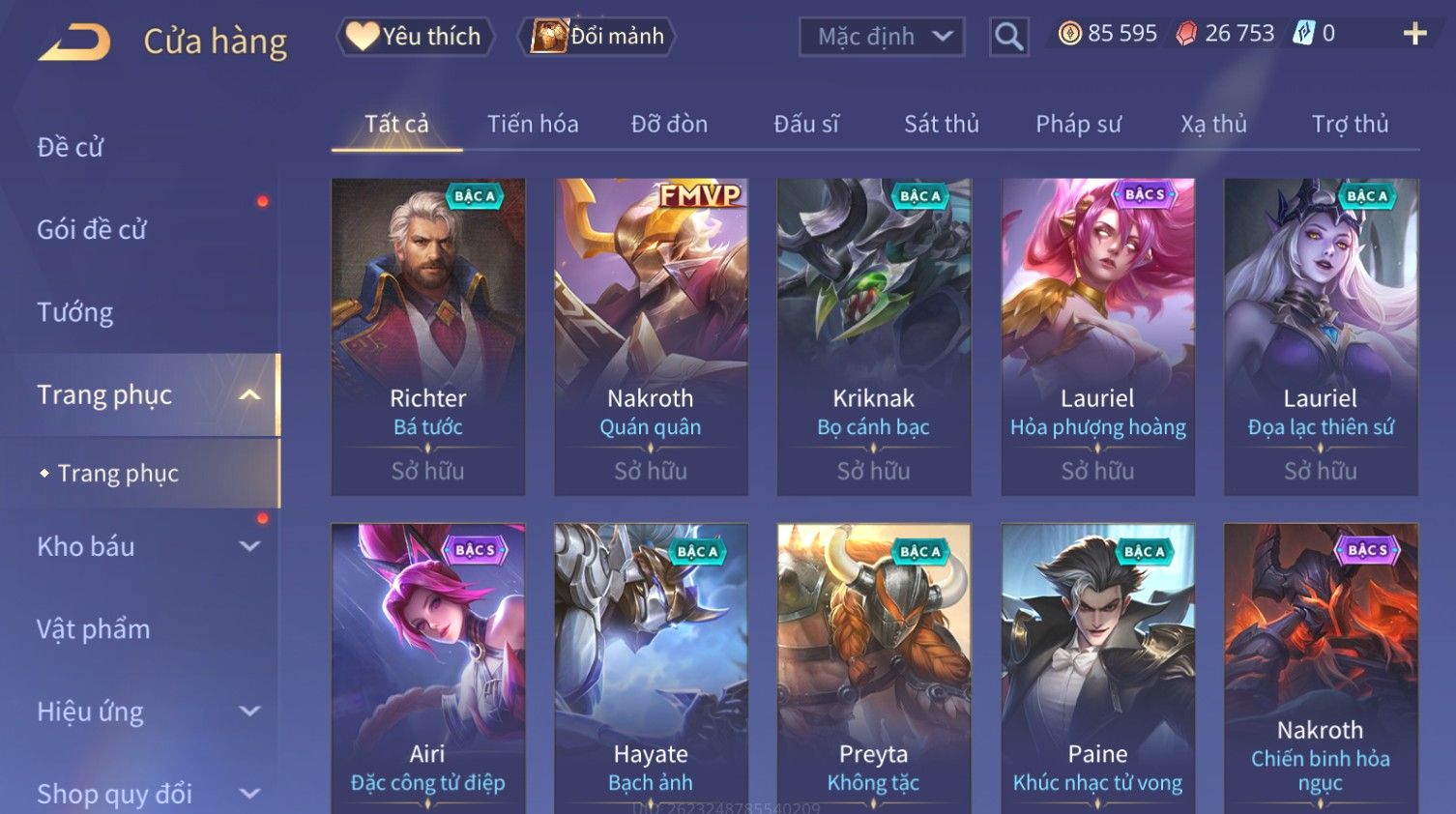Switch to the Đỡ đòn tab
Screen dimensions: 1456x814
point(669,124)
